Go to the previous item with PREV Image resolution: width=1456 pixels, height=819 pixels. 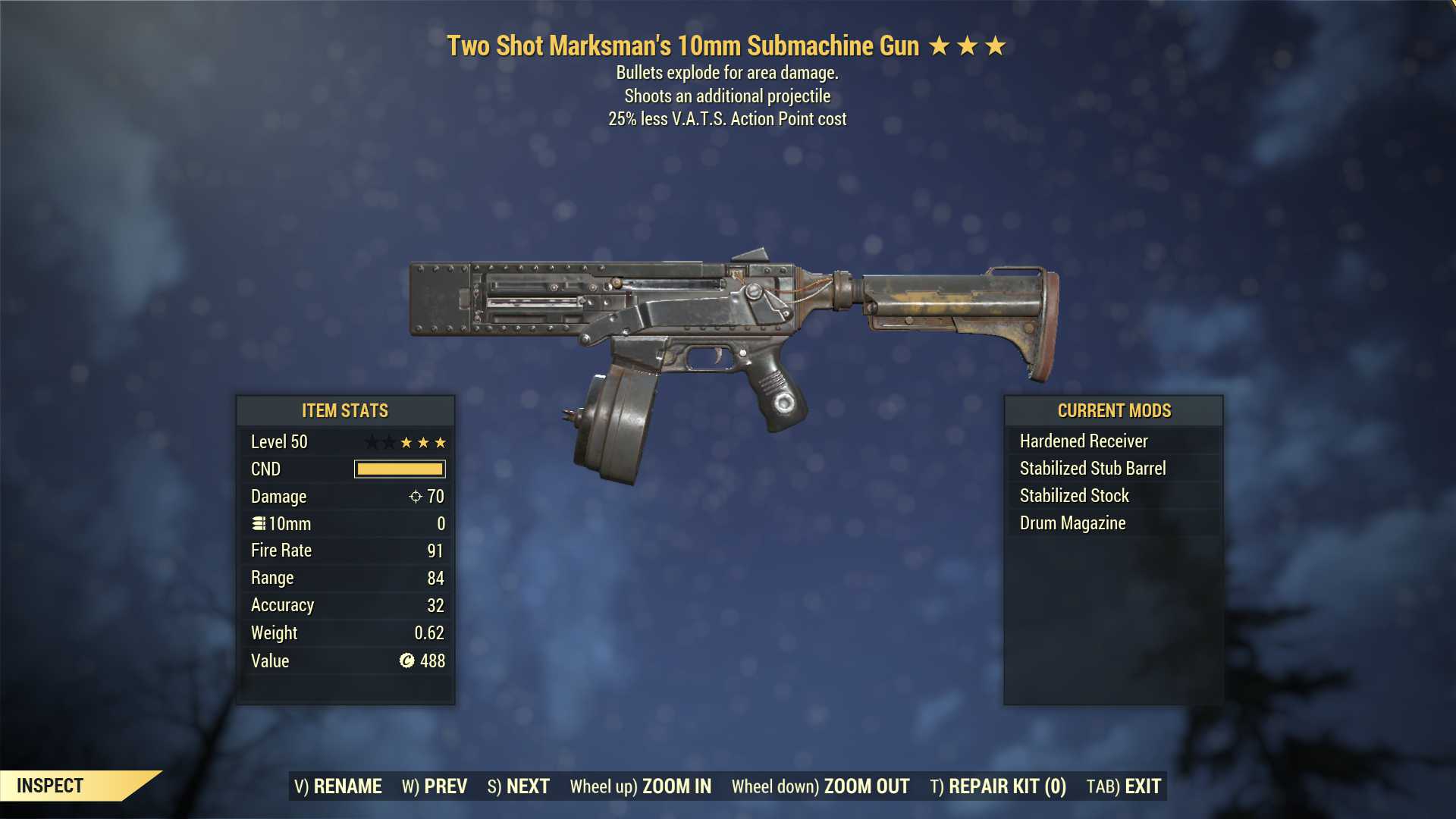(x=435, y=786)
